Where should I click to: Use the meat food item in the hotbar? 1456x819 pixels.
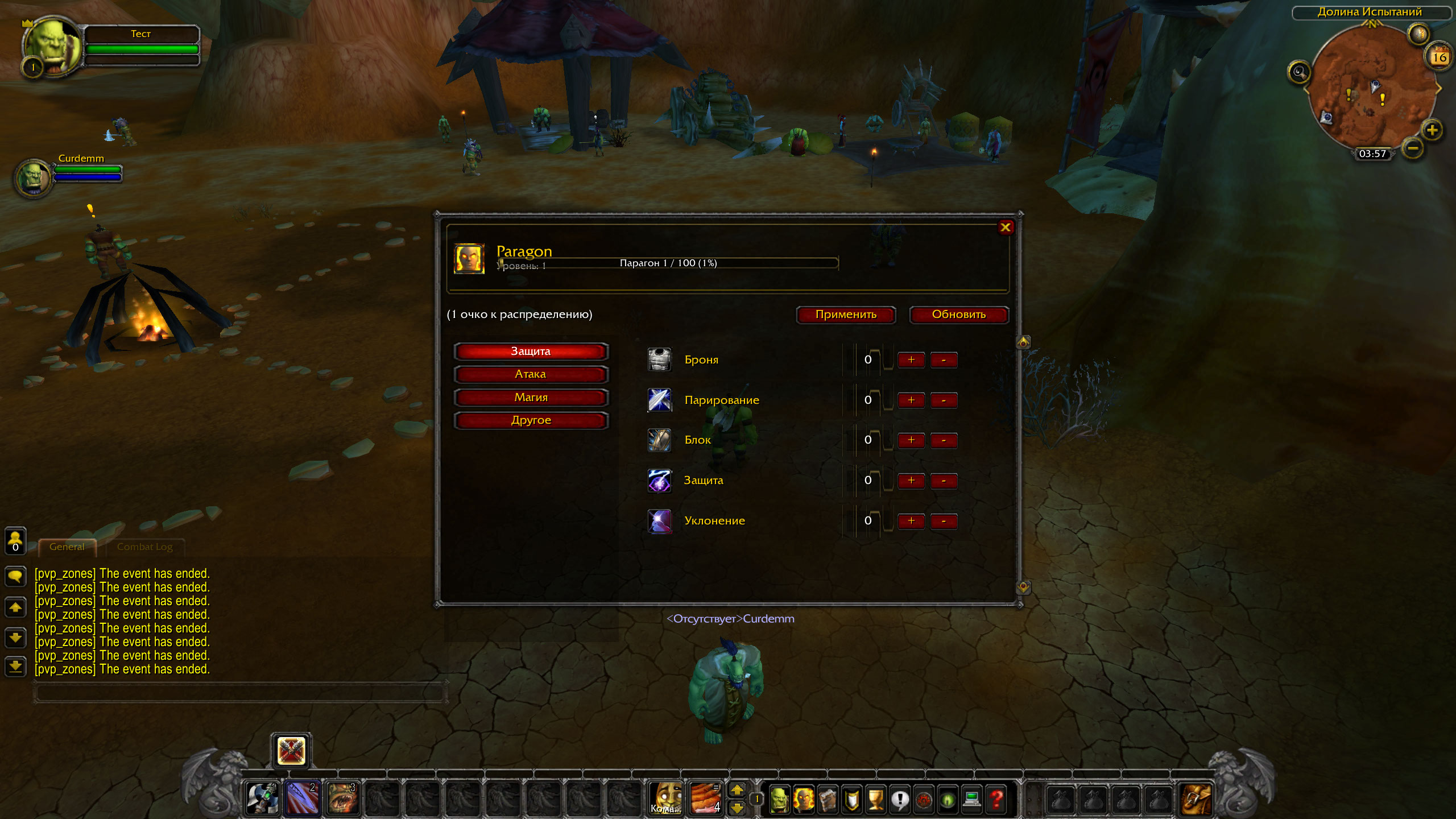(x=705, y=798)
